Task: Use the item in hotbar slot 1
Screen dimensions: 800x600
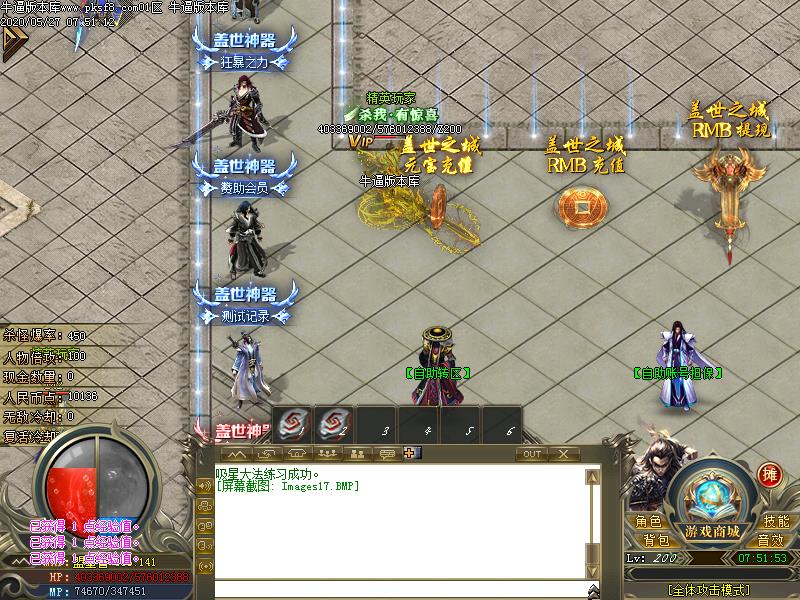Action: point(291,424)
